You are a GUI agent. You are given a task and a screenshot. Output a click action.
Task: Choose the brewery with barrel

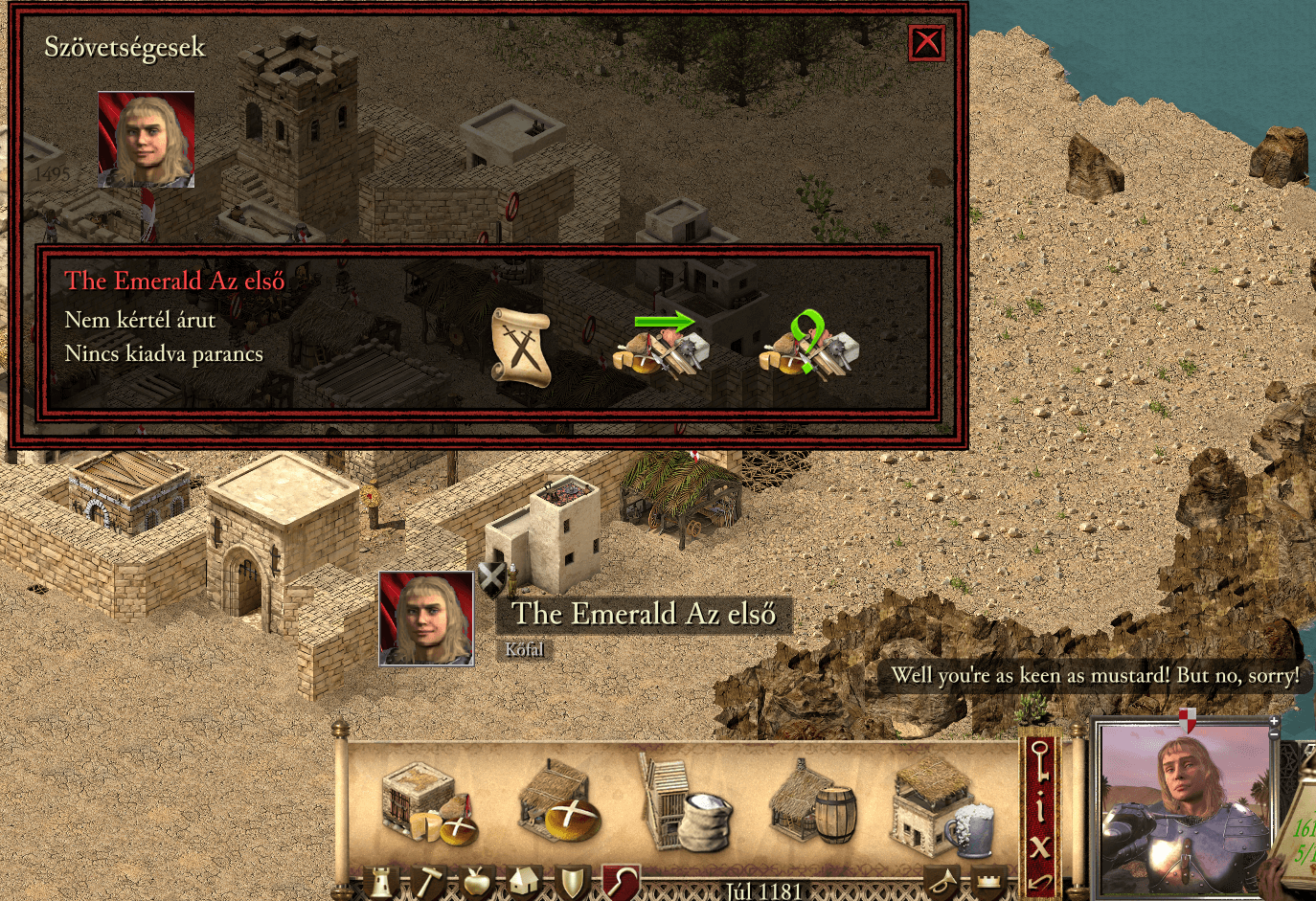pyautogui.click(x=812, y=804)
